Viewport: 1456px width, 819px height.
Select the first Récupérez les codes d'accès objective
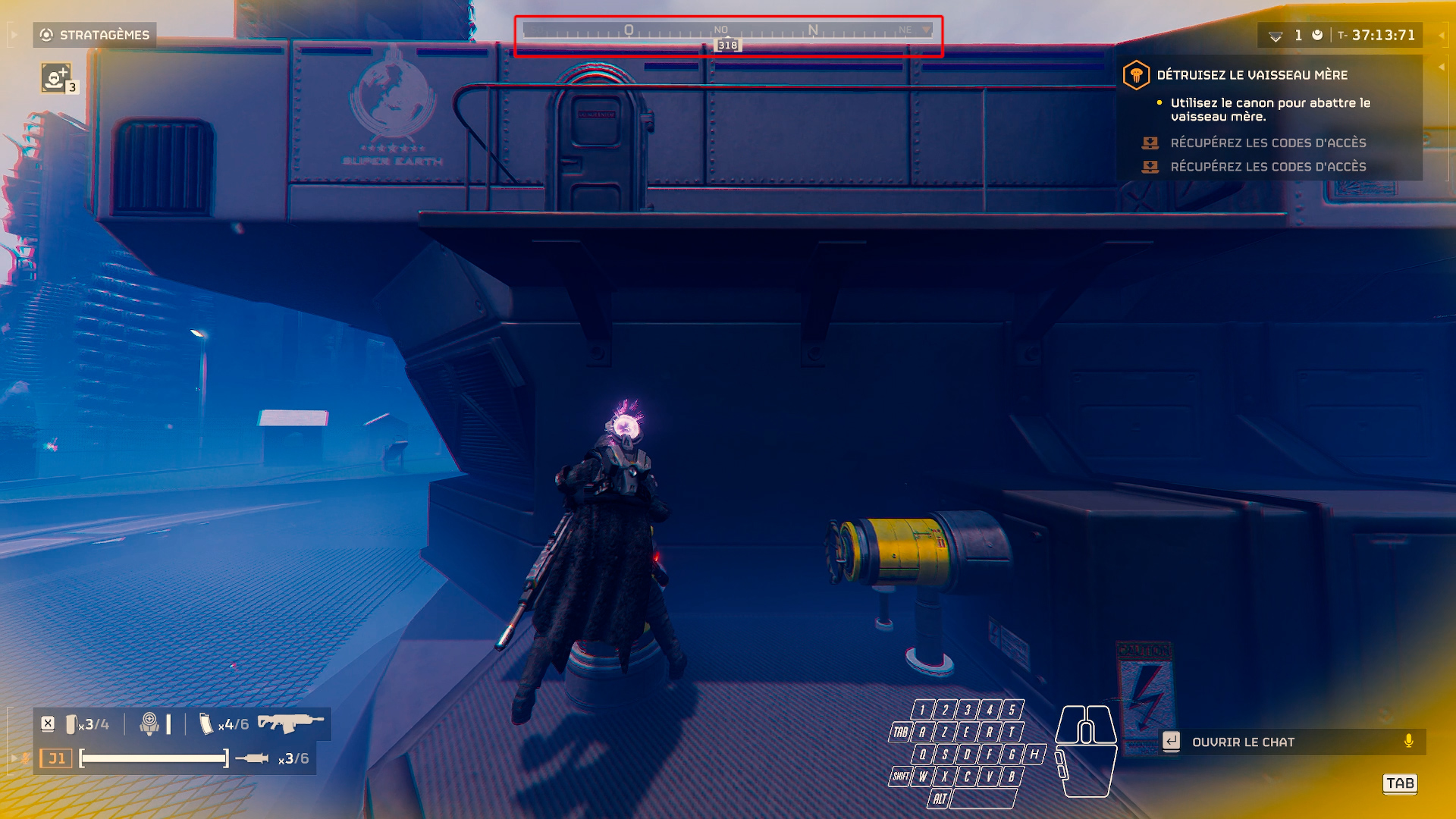(x=1268, y=143)
